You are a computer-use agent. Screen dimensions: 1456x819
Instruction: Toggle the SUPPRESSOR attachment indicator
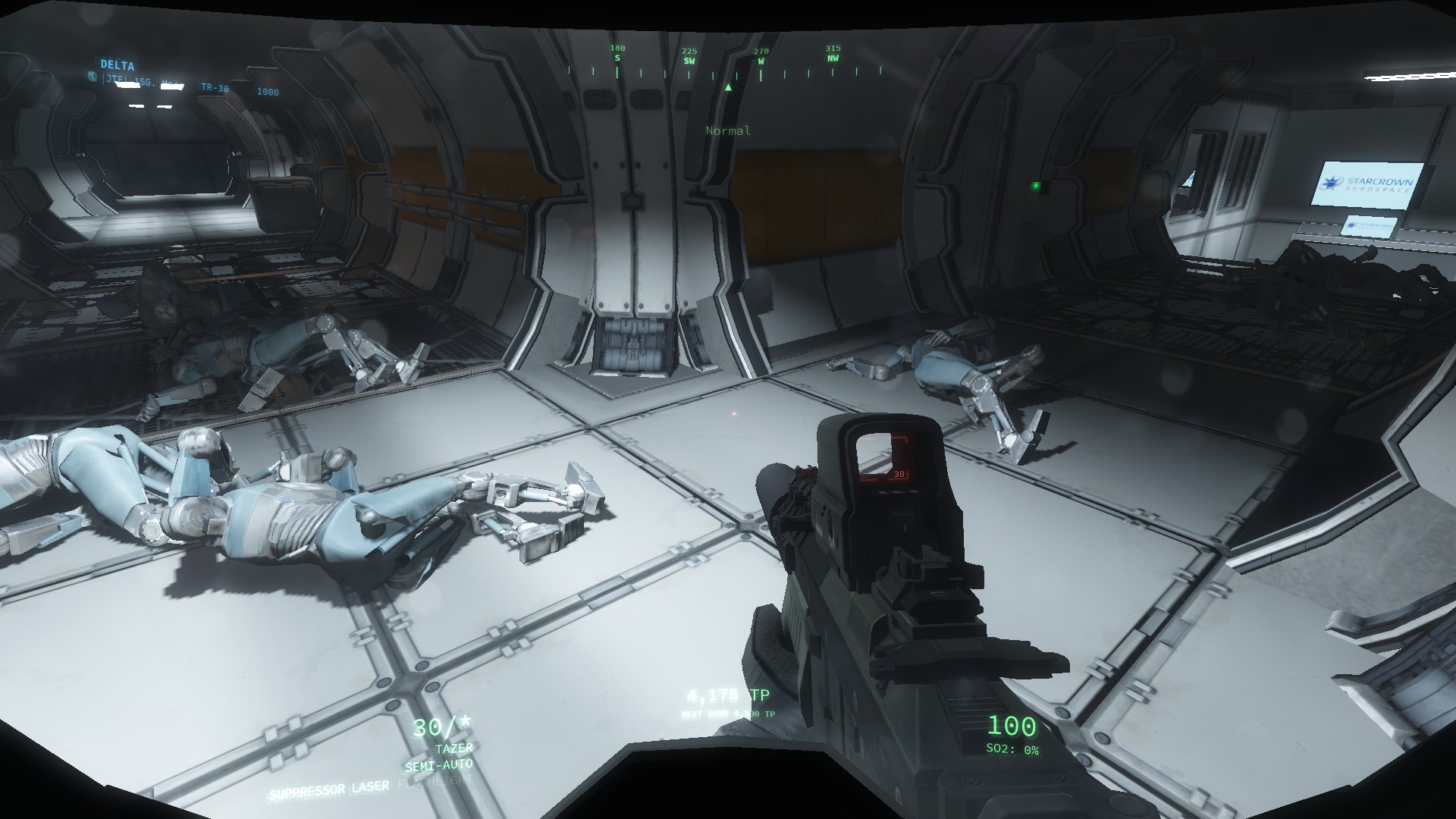308,792
